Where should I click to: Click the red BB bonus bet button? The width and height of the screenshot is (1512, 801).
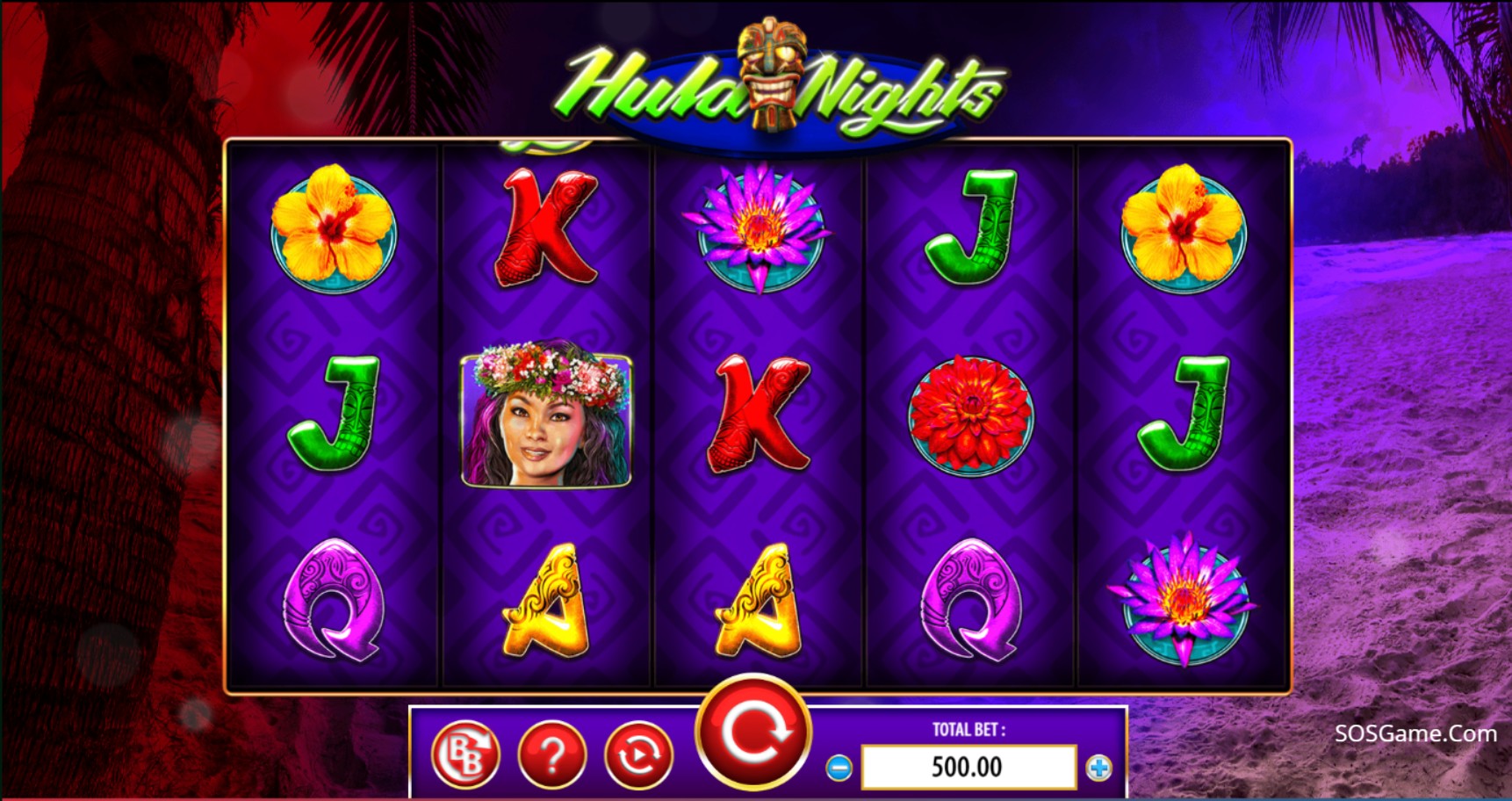pos(465,754)
